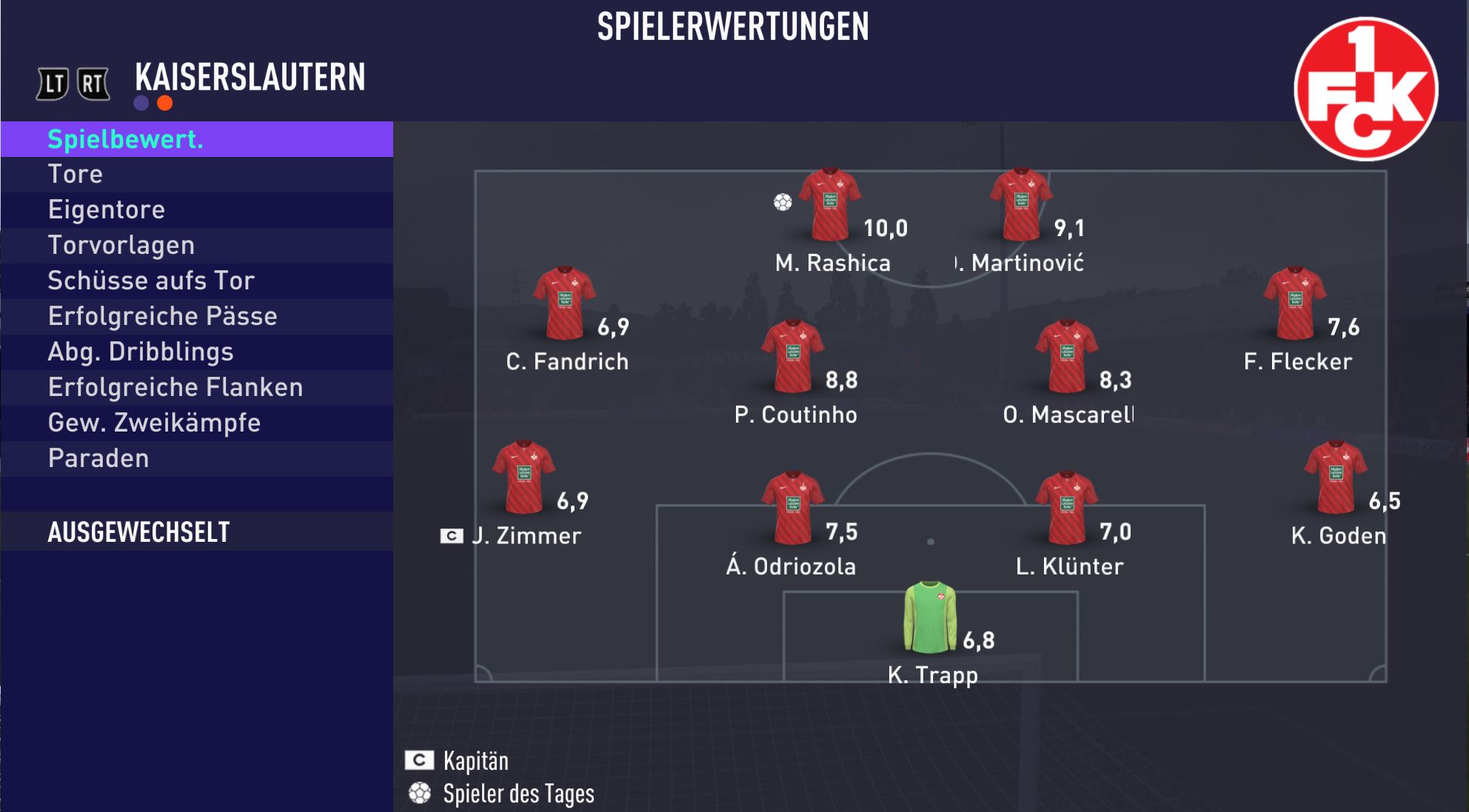Display Erfolgreiche Pässe ratings
This screenshot has height=812, width=1469.
[197, 317]
